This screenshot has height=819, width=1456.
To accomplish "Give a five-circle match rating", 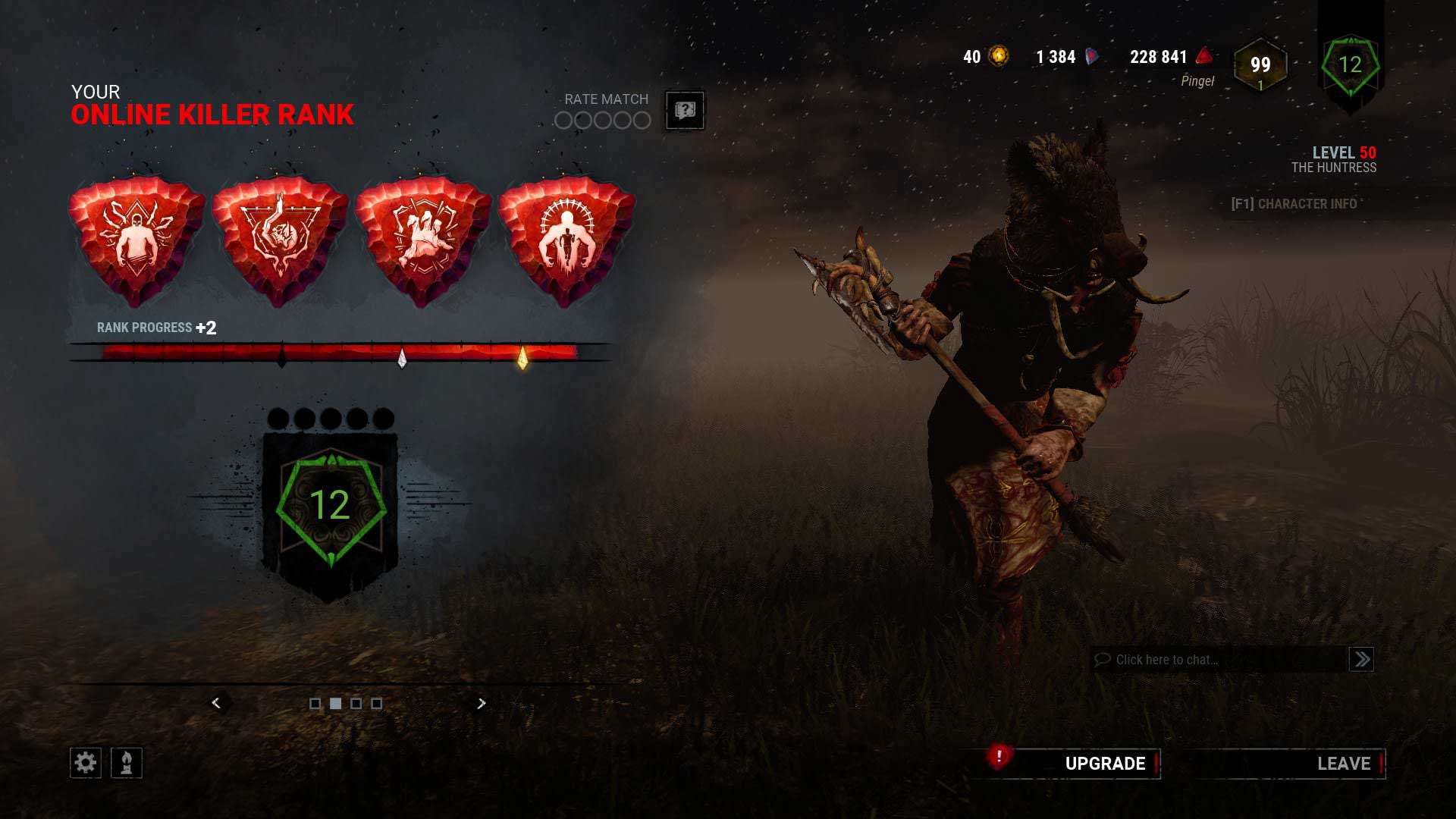I will [x=642, y=120].
